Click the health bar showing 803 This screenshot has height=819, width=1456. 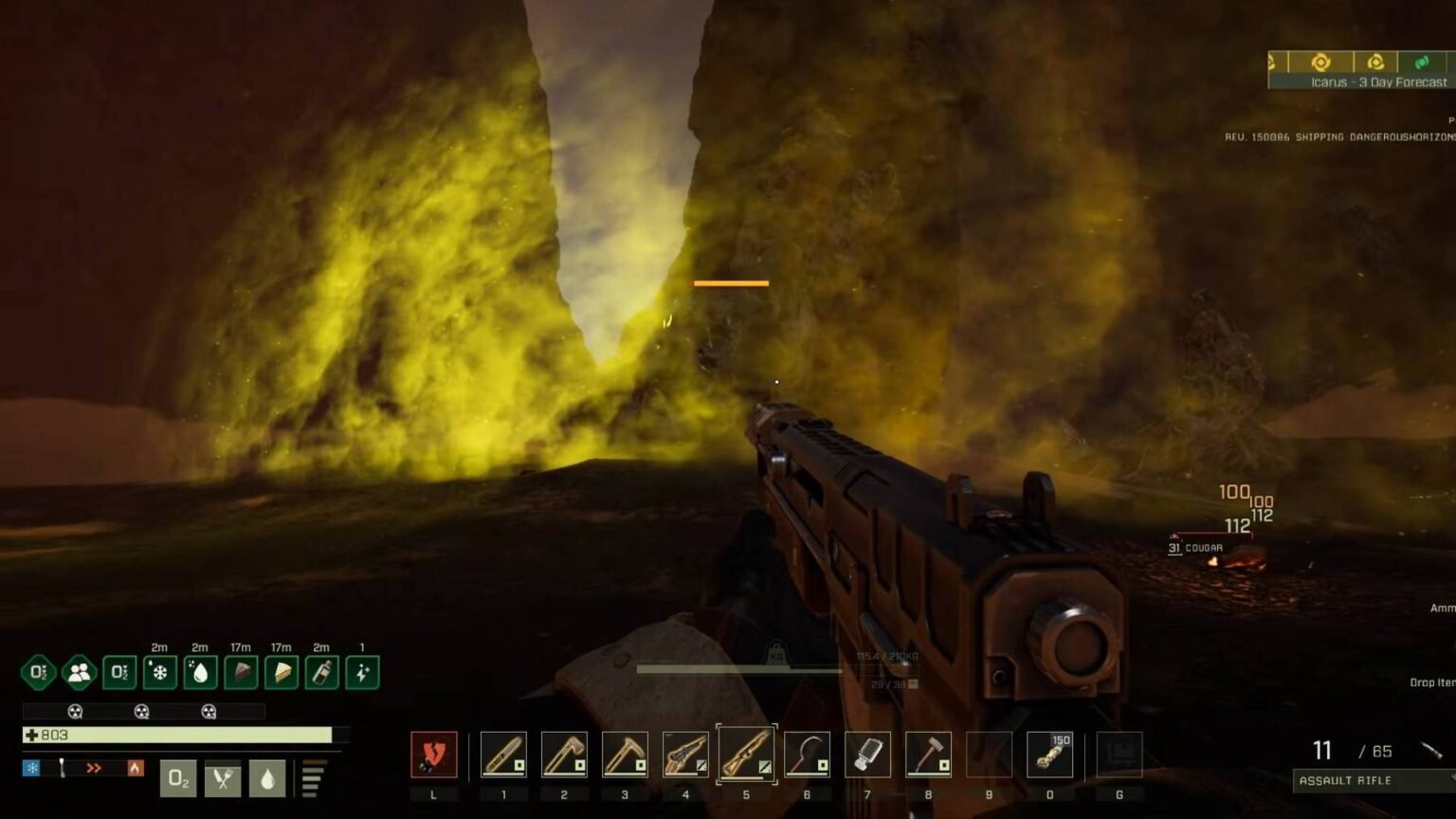[171, 735]
